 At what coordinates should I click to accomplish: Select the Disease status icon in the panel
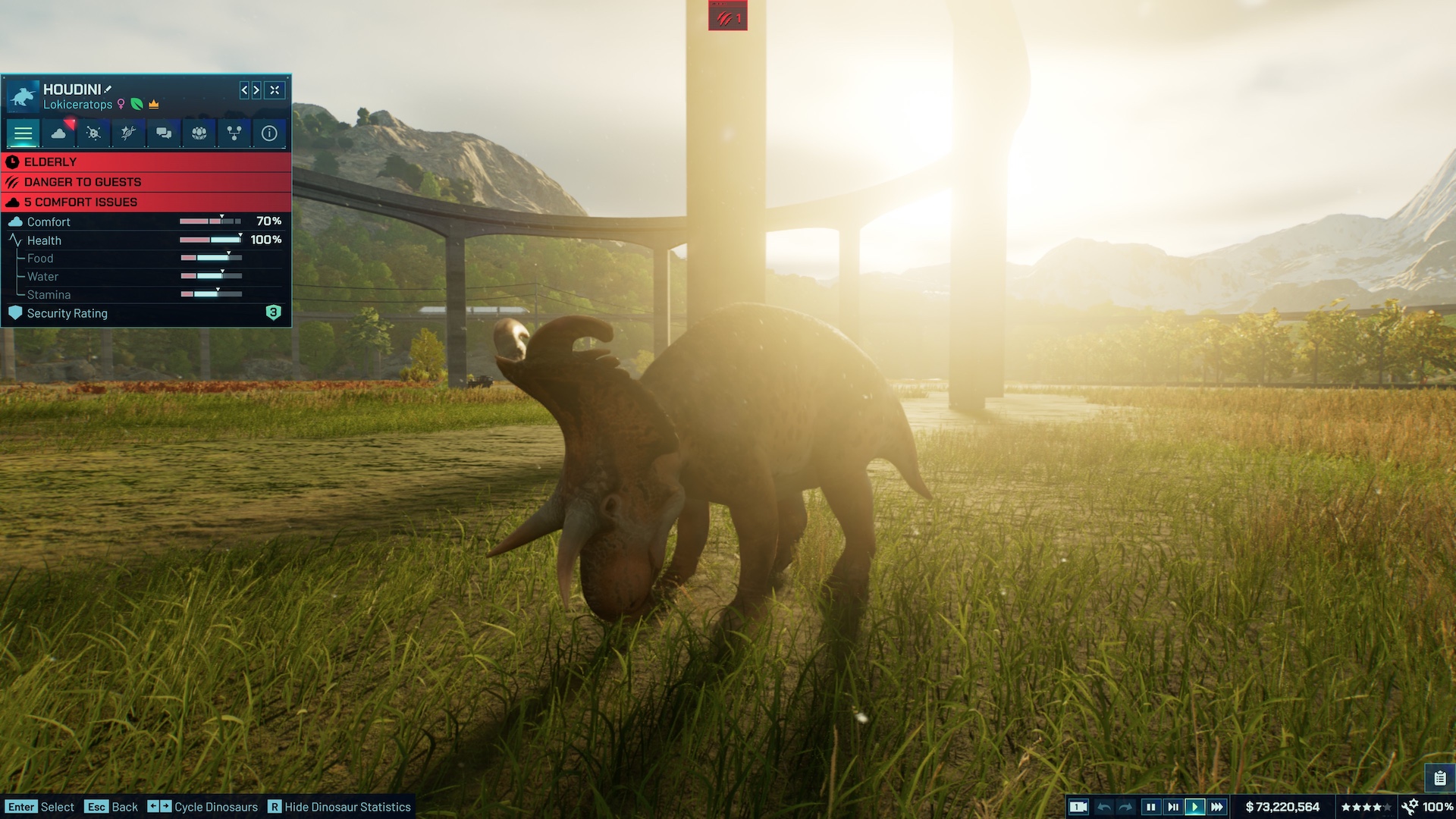93,133
